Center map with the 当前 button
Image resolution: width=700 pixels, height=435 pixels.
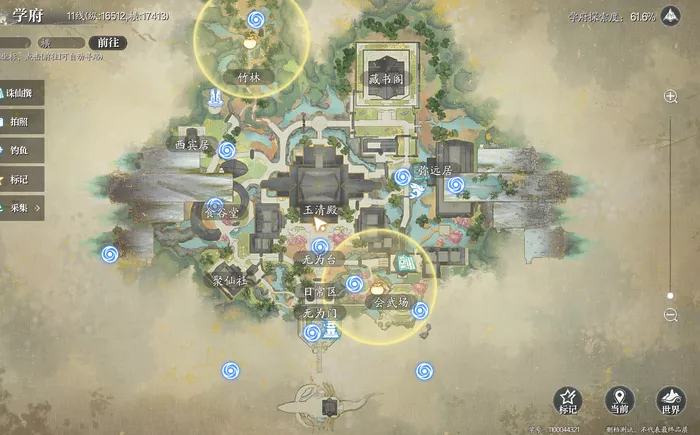619,401
